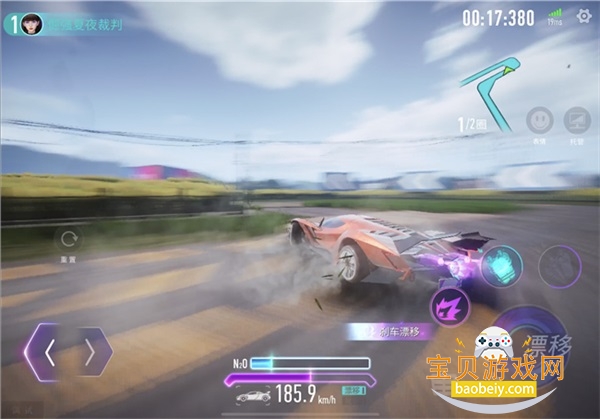Open the settings gear icon
This screenshot has width=600, height=419.
(x=584, y=16)
